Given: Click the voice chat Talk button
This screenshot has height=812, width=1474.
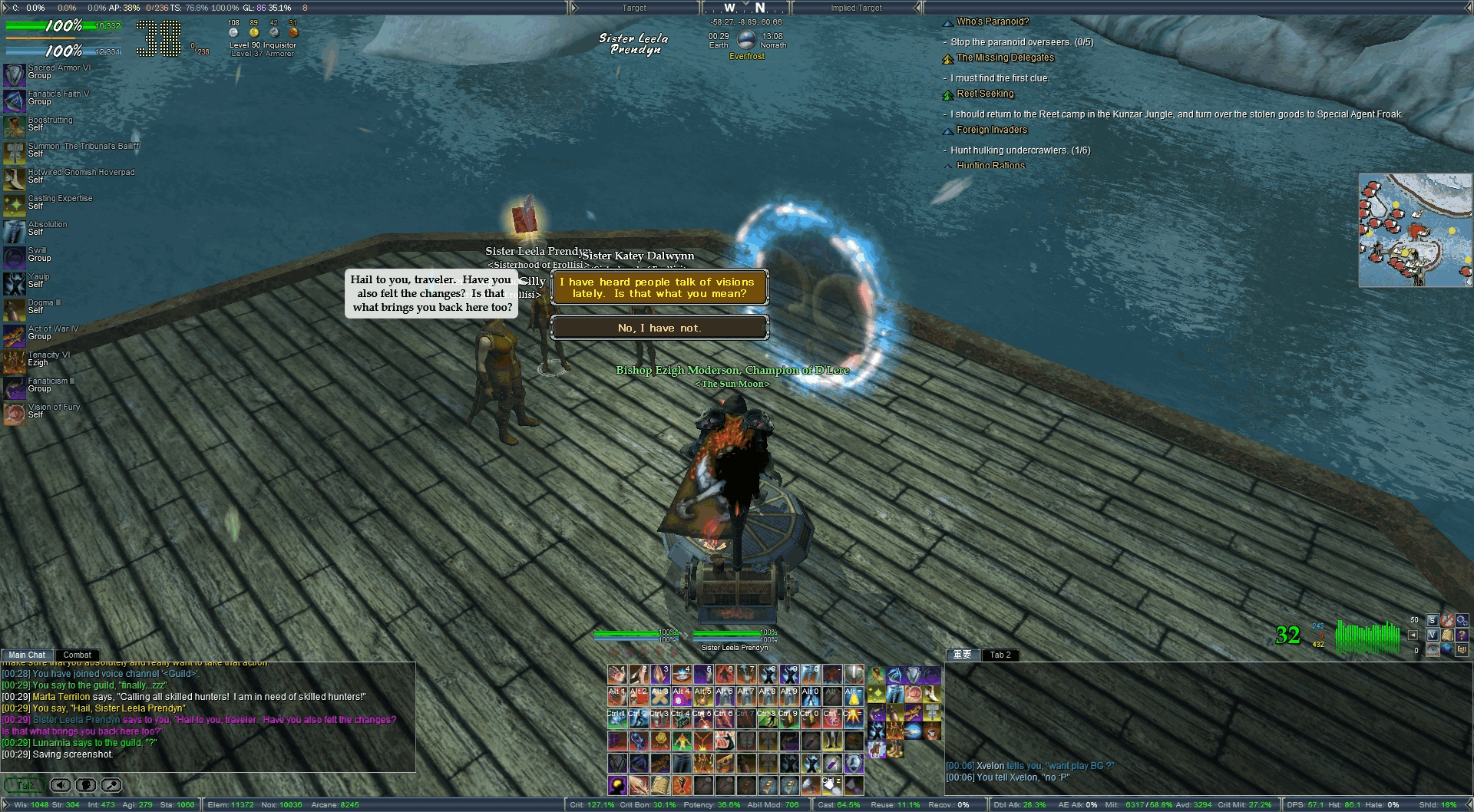Looking at the screenshot, I should click(25, 785).
